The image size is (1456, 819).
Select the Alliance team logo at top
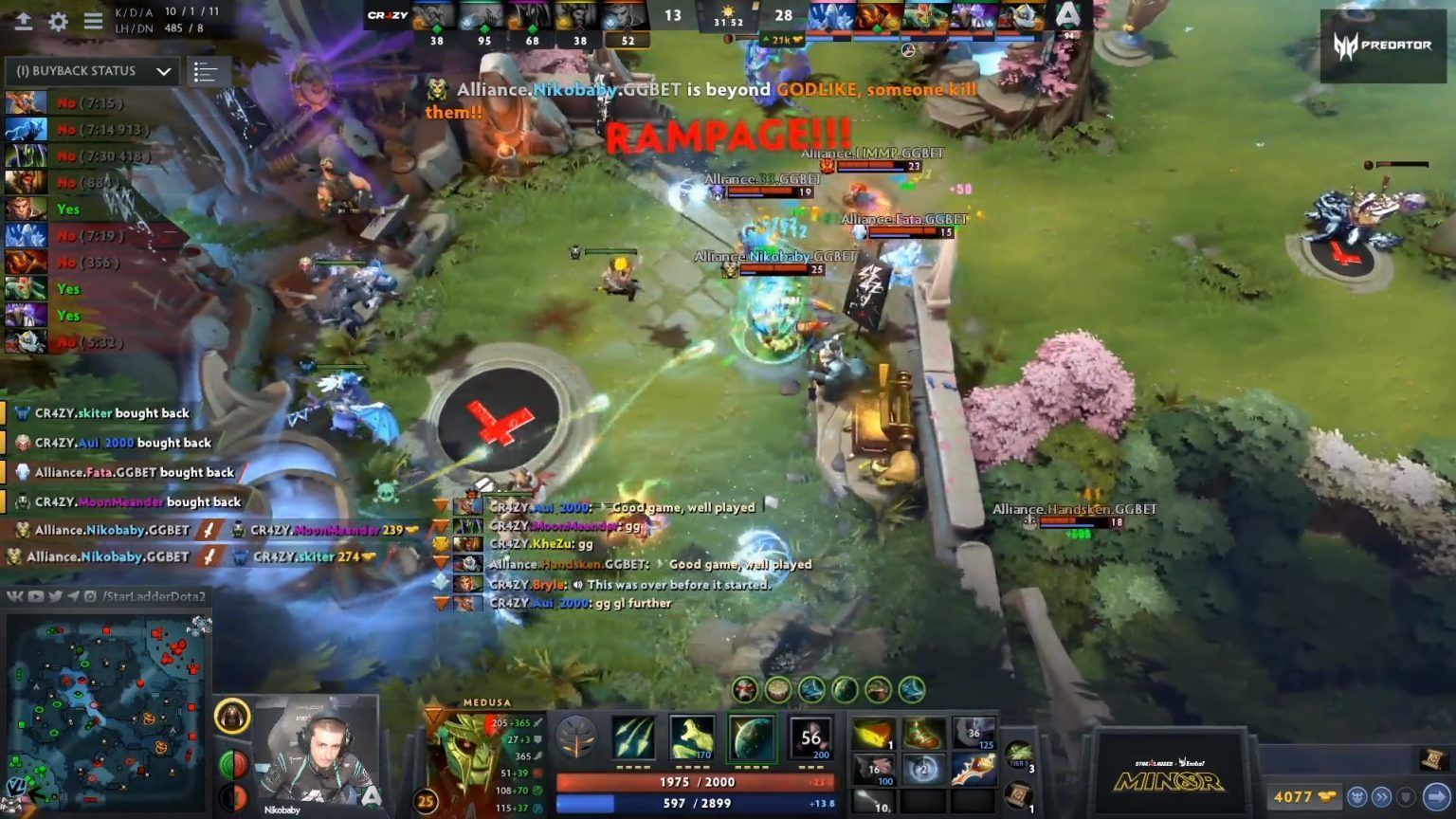click(1069, 16)
